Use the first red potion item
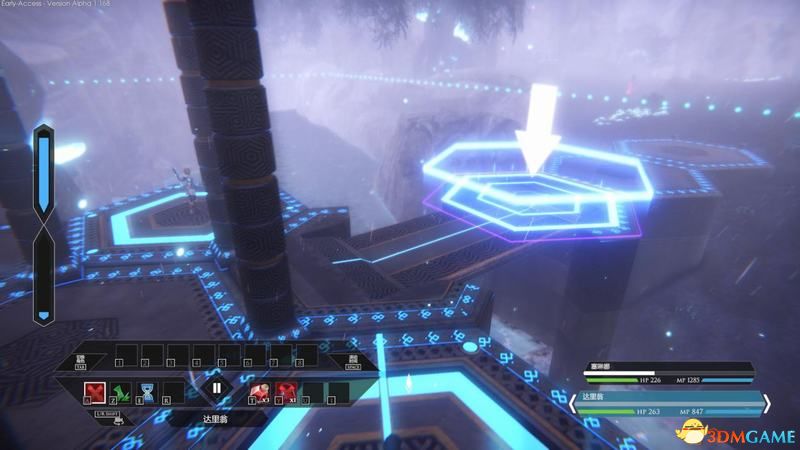The image size is (800, 450). tap(258, 390)
